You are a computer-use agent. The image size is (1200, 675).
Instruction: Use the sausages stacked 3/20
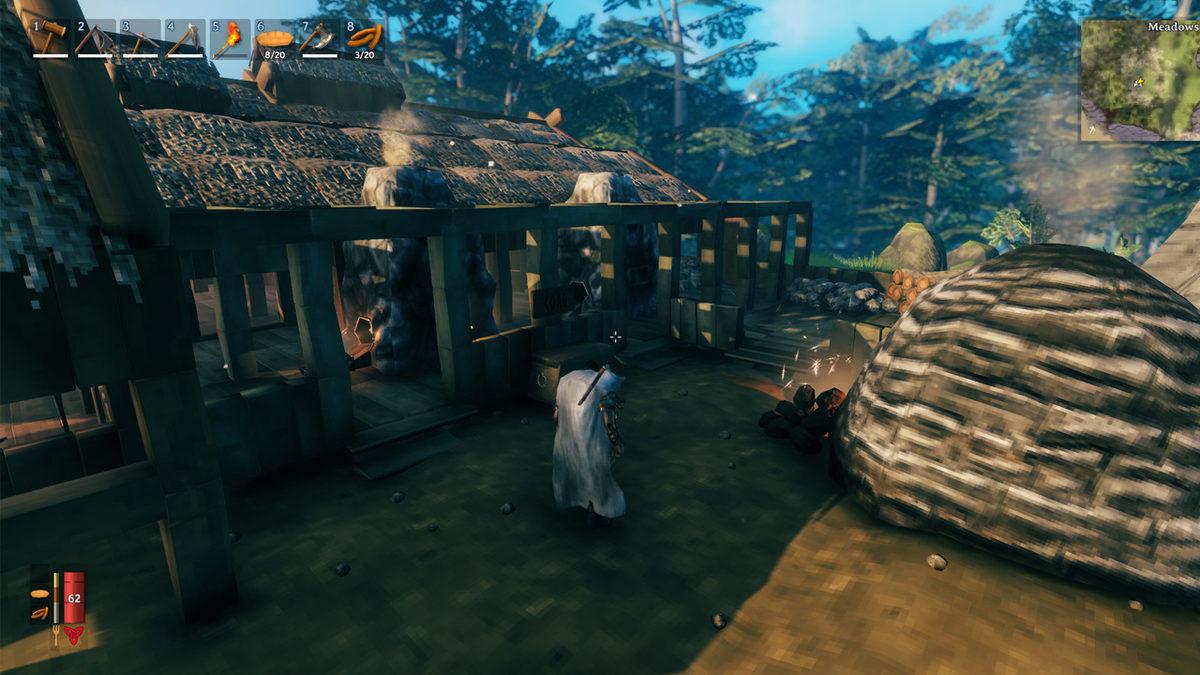click(x=363, y=38)
